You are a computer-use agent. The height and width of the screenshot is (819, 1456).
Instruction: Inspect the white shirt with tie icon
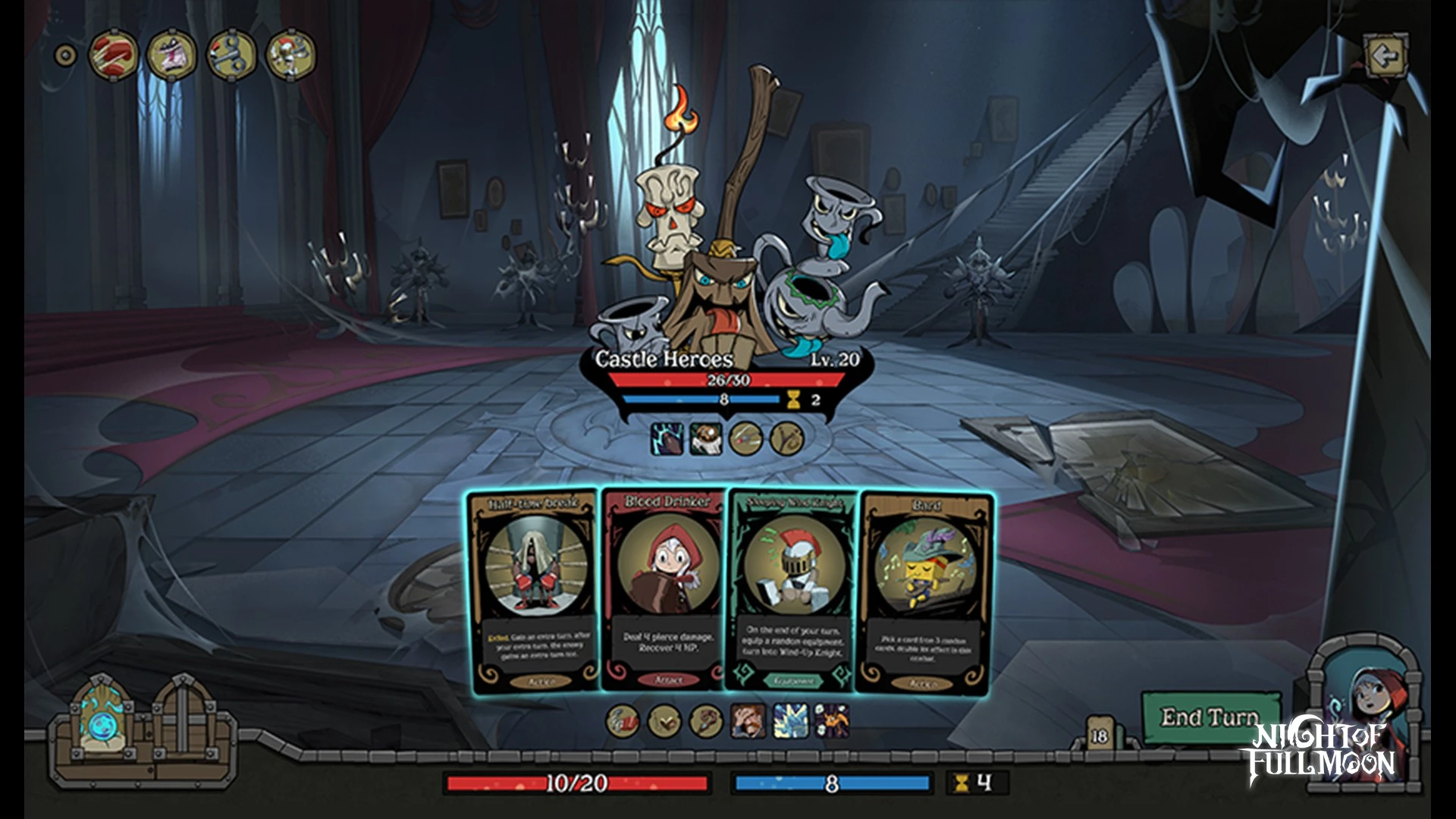(x=172, y=55)
